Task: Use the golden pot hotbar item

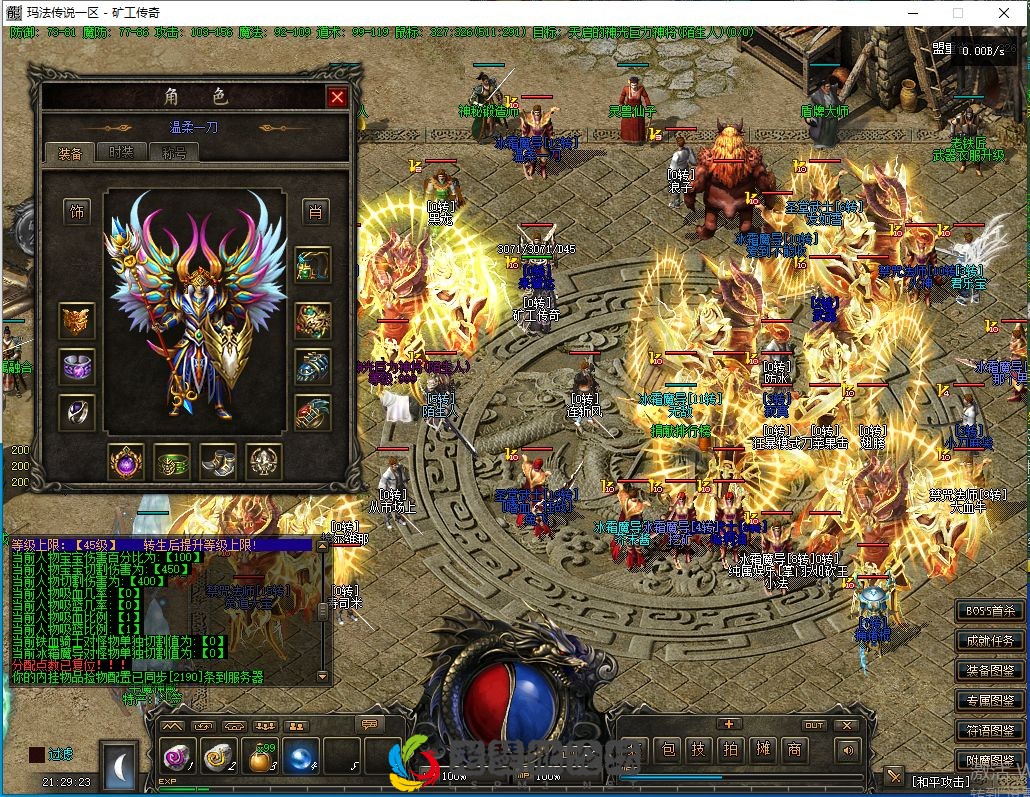Action: [259, 757]
